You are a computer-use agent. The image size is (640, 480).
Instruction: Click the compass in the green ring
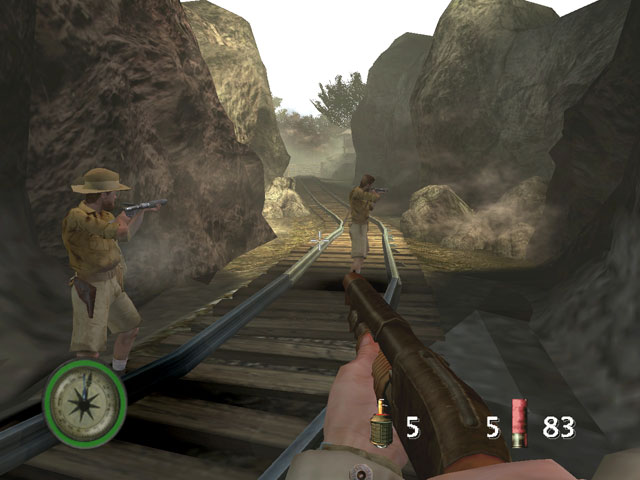[85, 401]
